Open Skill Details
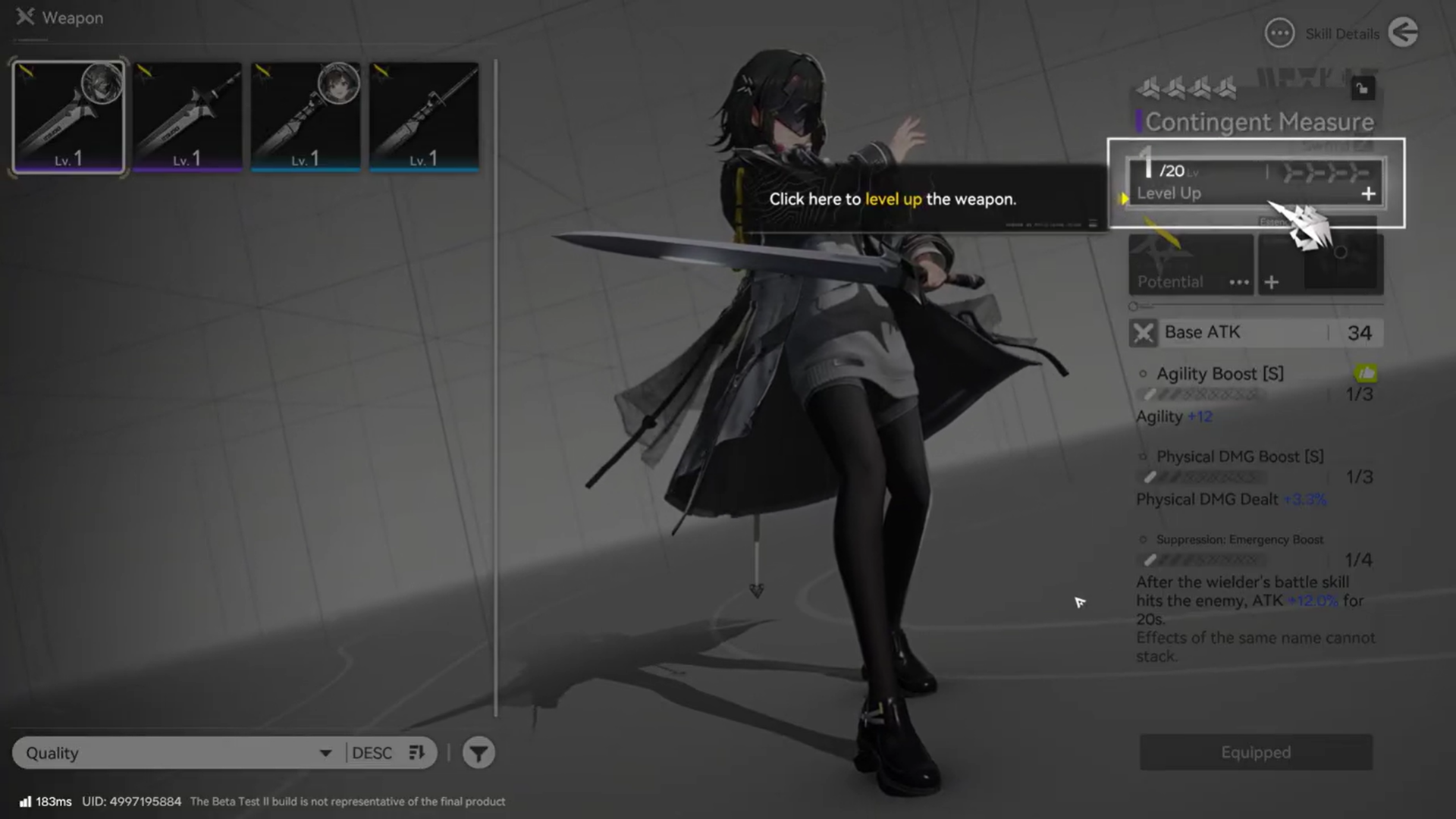 click(x=1322, y=33)
